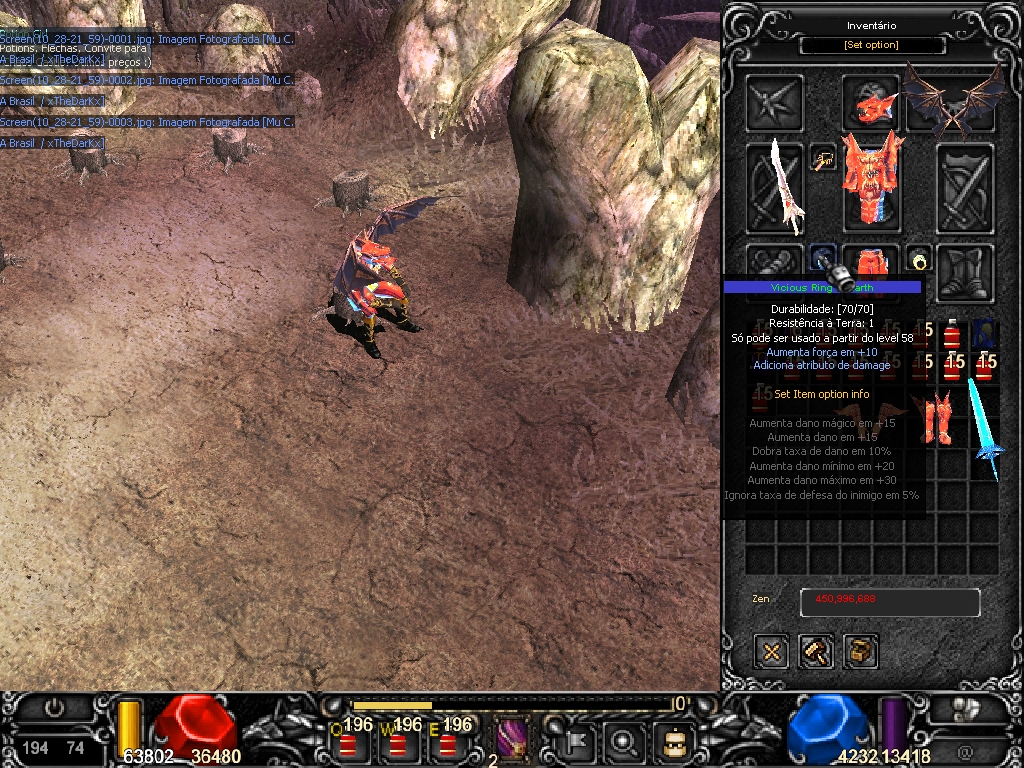
Task: Use the E hotkey potion slot
Action: [x=448, y=743]
